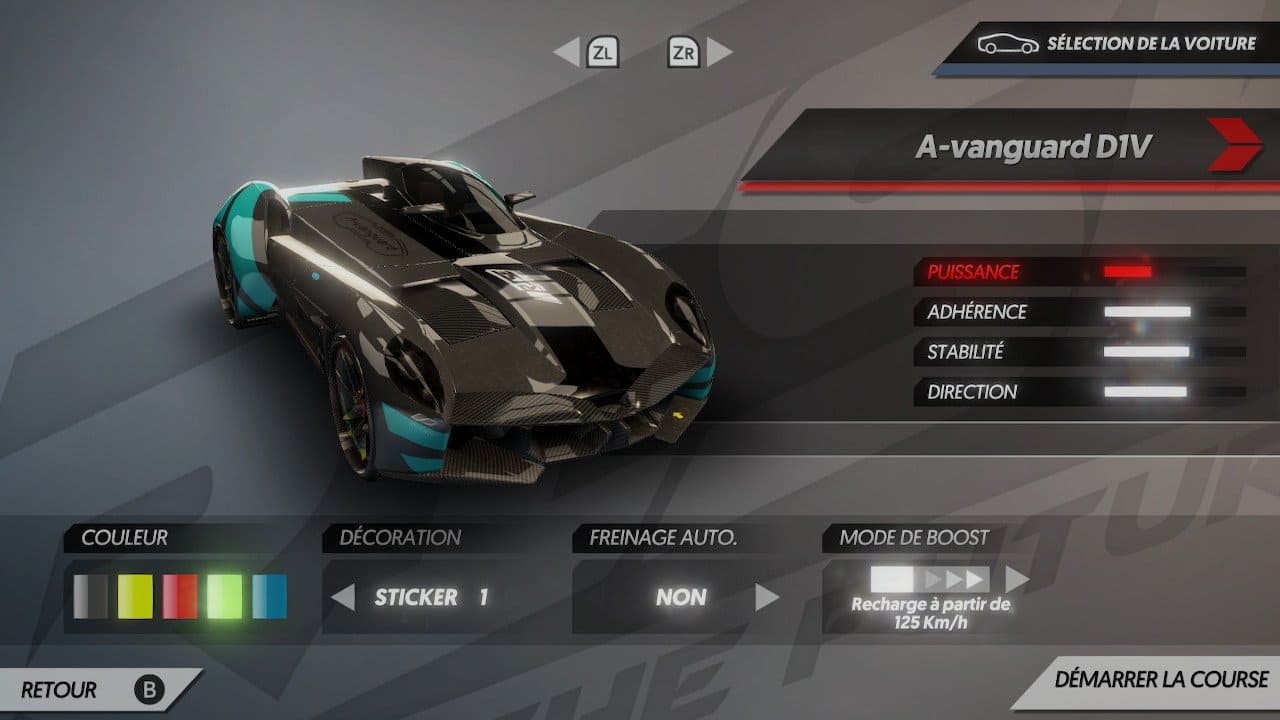Select the light green color swatch
The image size is (1280, 720).
click(x=225, y=597)
